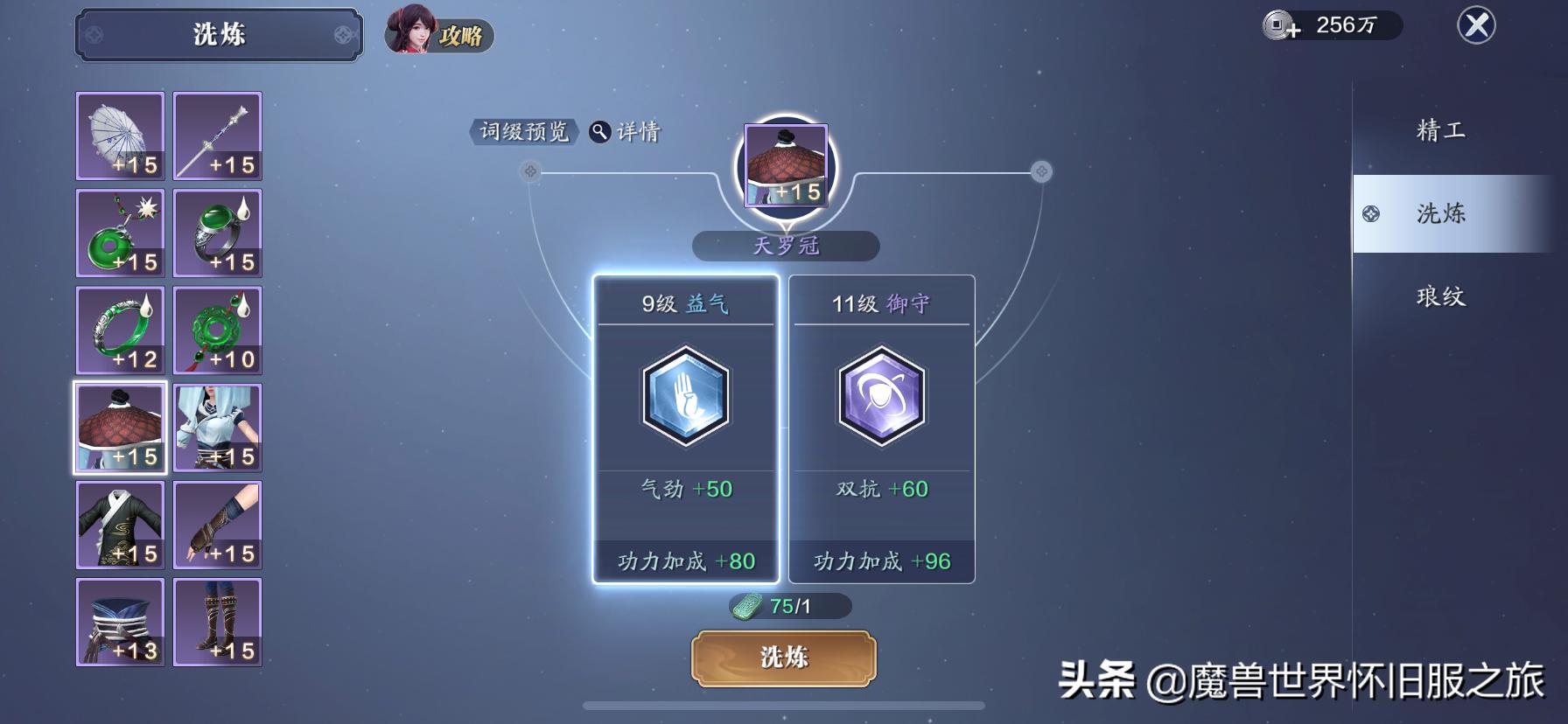
Task: Select the spear weapon at +15
Action: 218,136
